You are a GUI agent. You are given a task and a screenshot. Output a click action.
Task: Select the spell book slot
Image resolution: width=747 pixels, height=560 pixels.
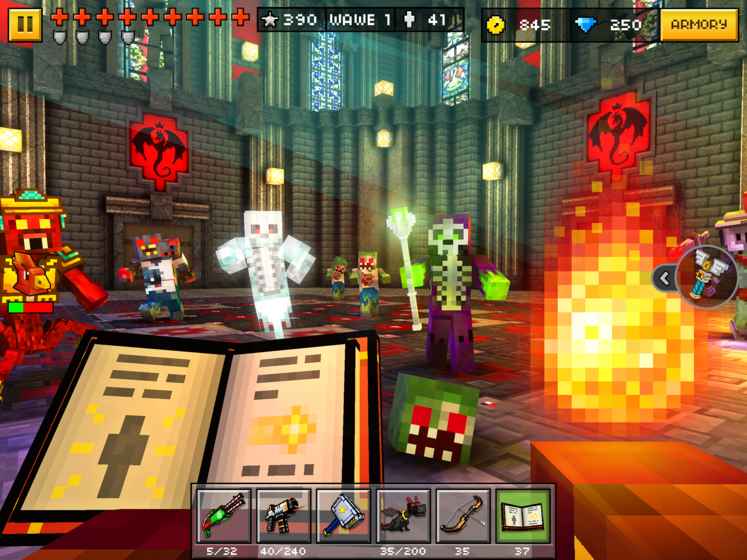pos(524,515)
